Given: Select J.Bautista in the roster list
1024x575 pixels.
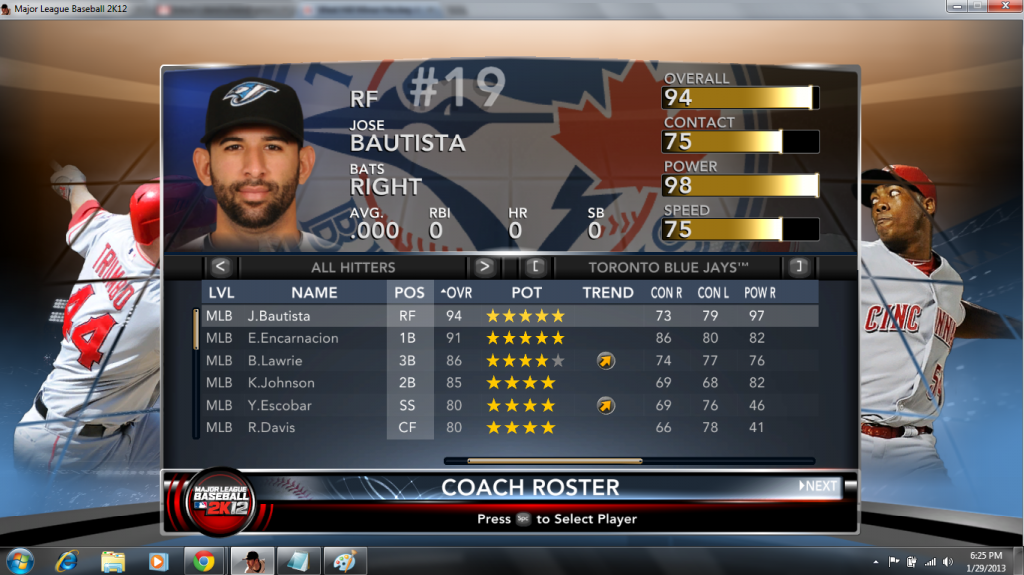Looking at the screenshot, I should point(279,316).
